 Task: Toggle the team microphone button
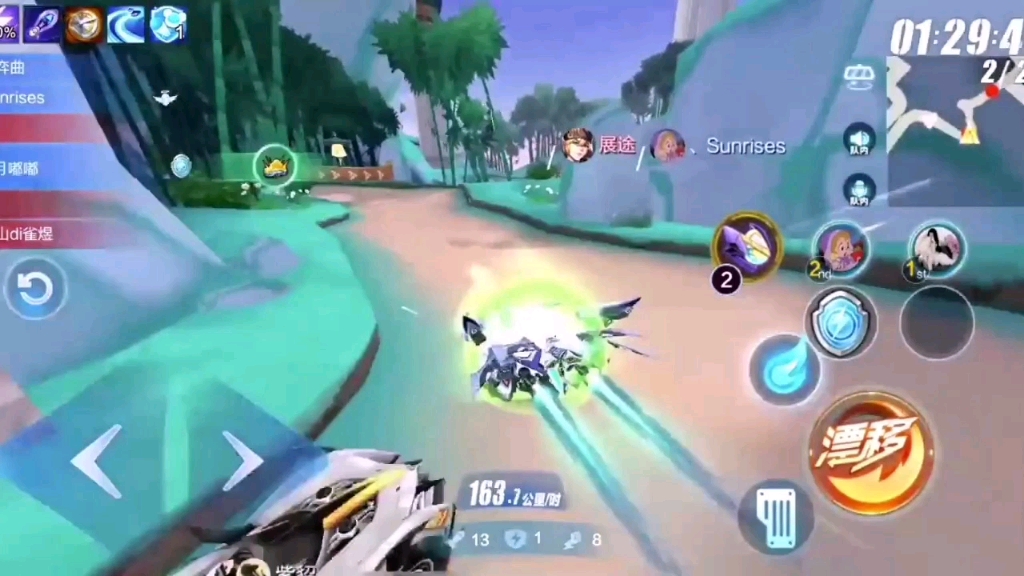859,190
